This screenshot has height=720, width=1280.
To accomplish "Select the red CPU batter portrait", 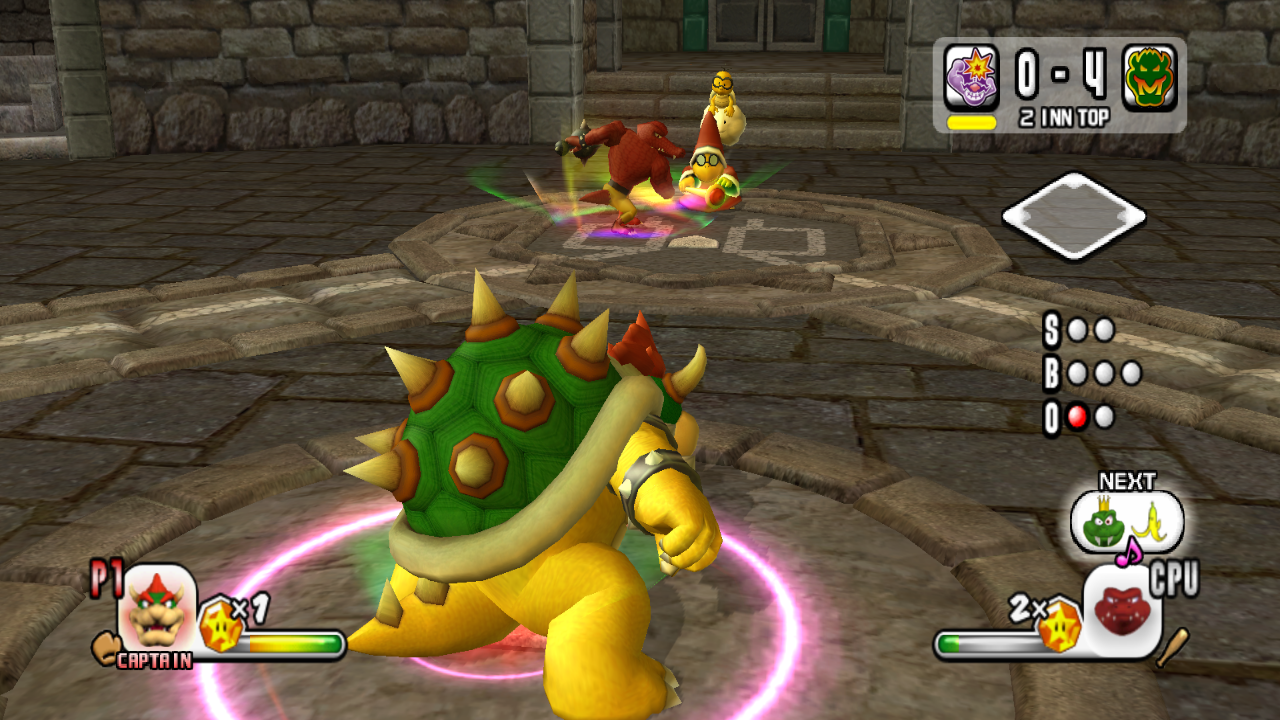I will point(1123,610).
